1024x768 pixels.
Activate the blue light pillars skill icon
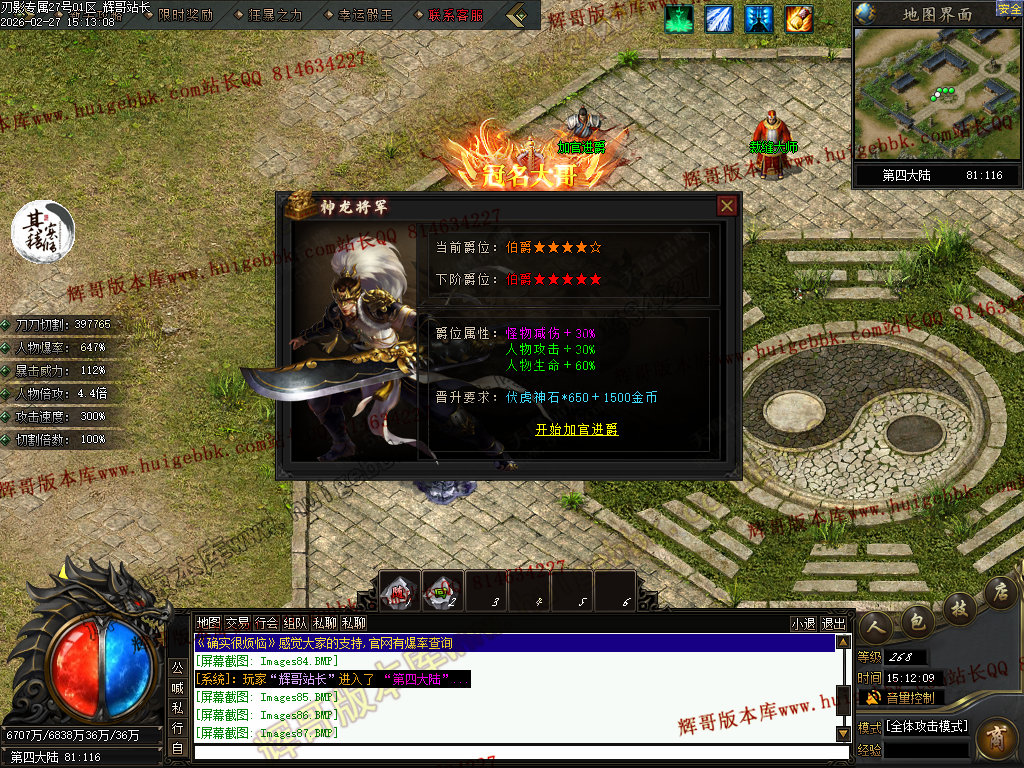(759, 19)
